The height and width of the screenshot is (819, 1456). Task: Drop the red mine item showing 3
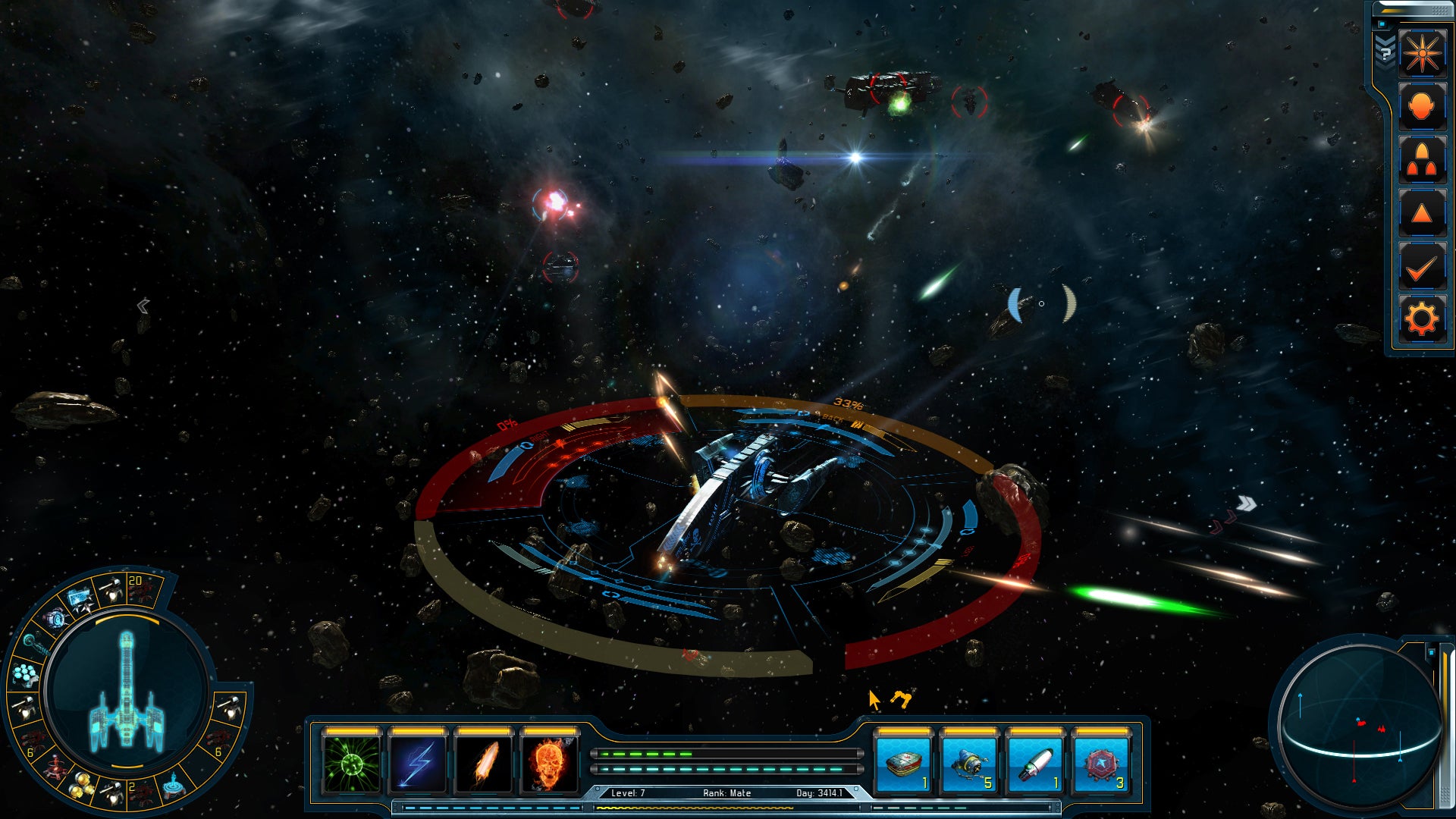pos(1101,766)
